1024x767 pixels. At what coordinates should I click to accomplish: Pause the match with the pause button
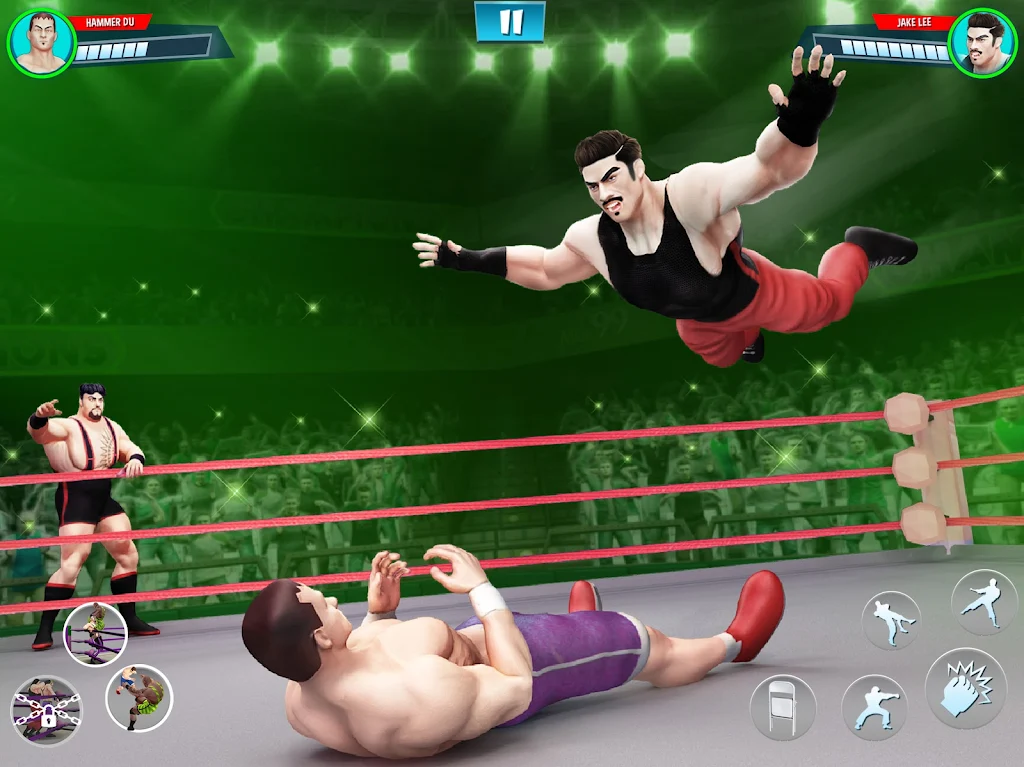coord(510,22)
